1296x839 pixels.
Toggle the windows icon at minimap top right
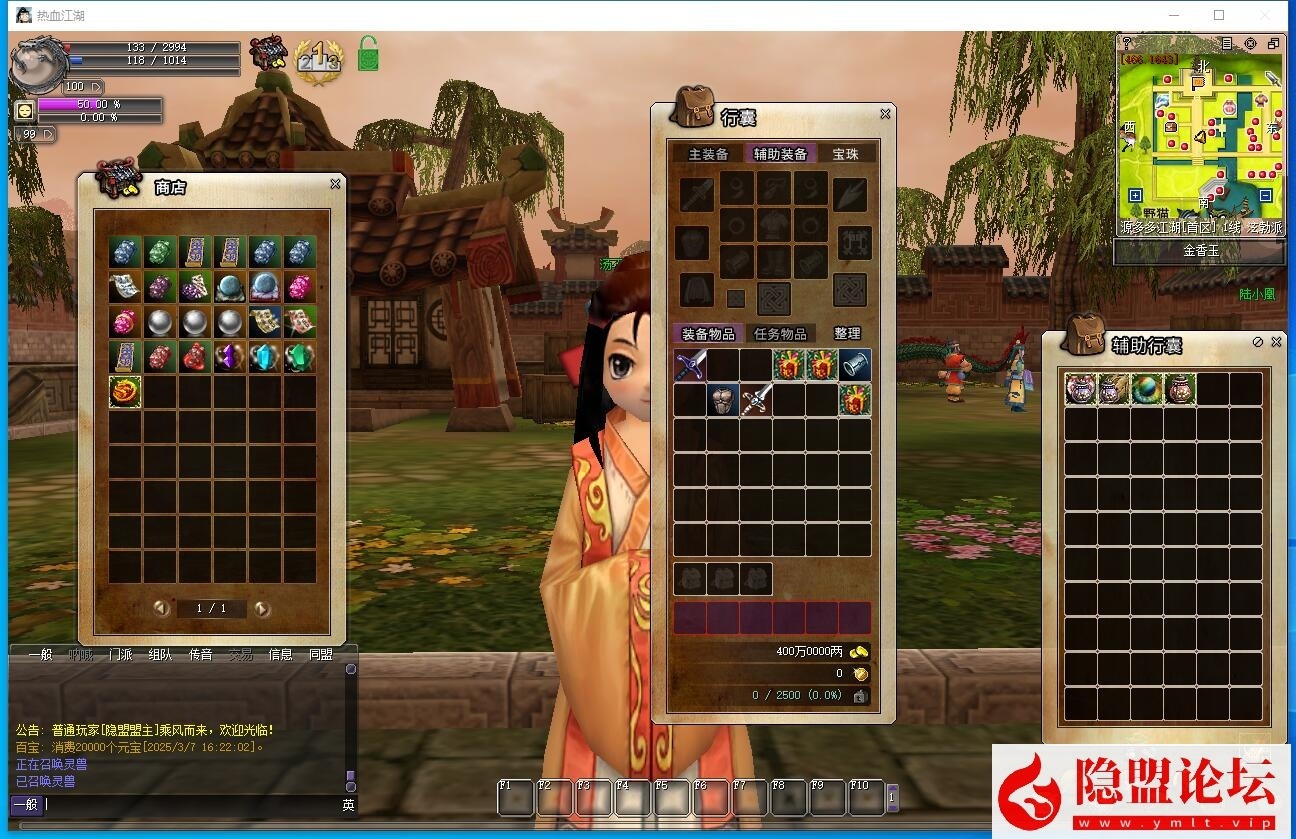[1275, 44]
